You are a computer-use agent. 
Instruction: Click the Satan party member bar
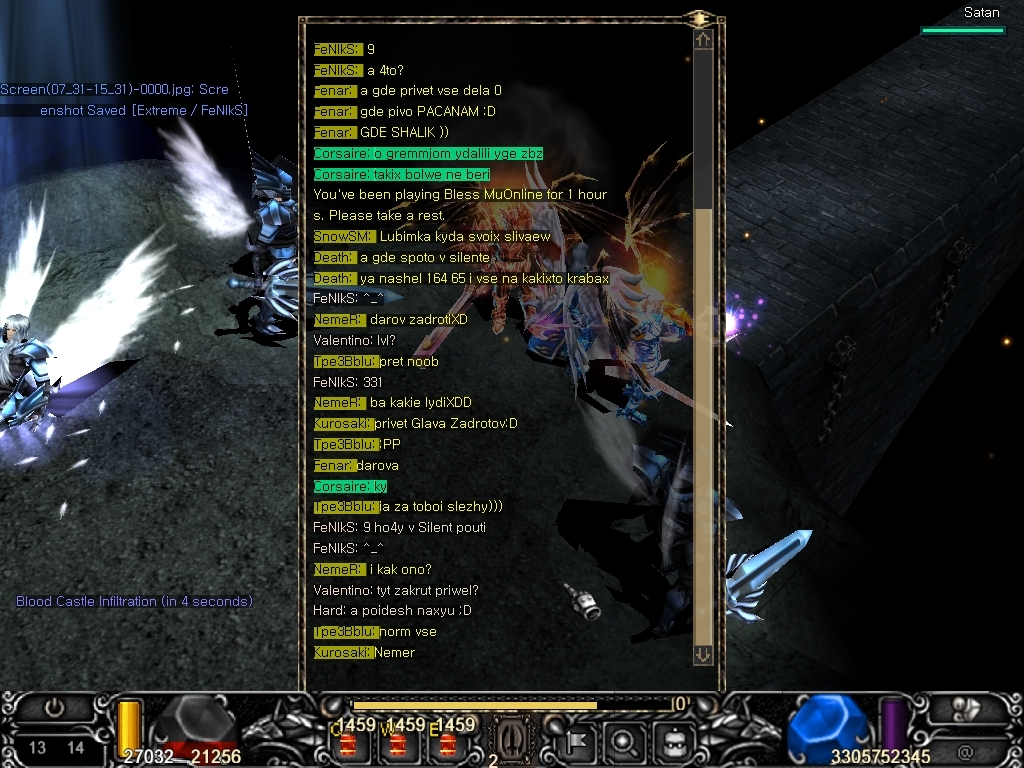(963, 30)
